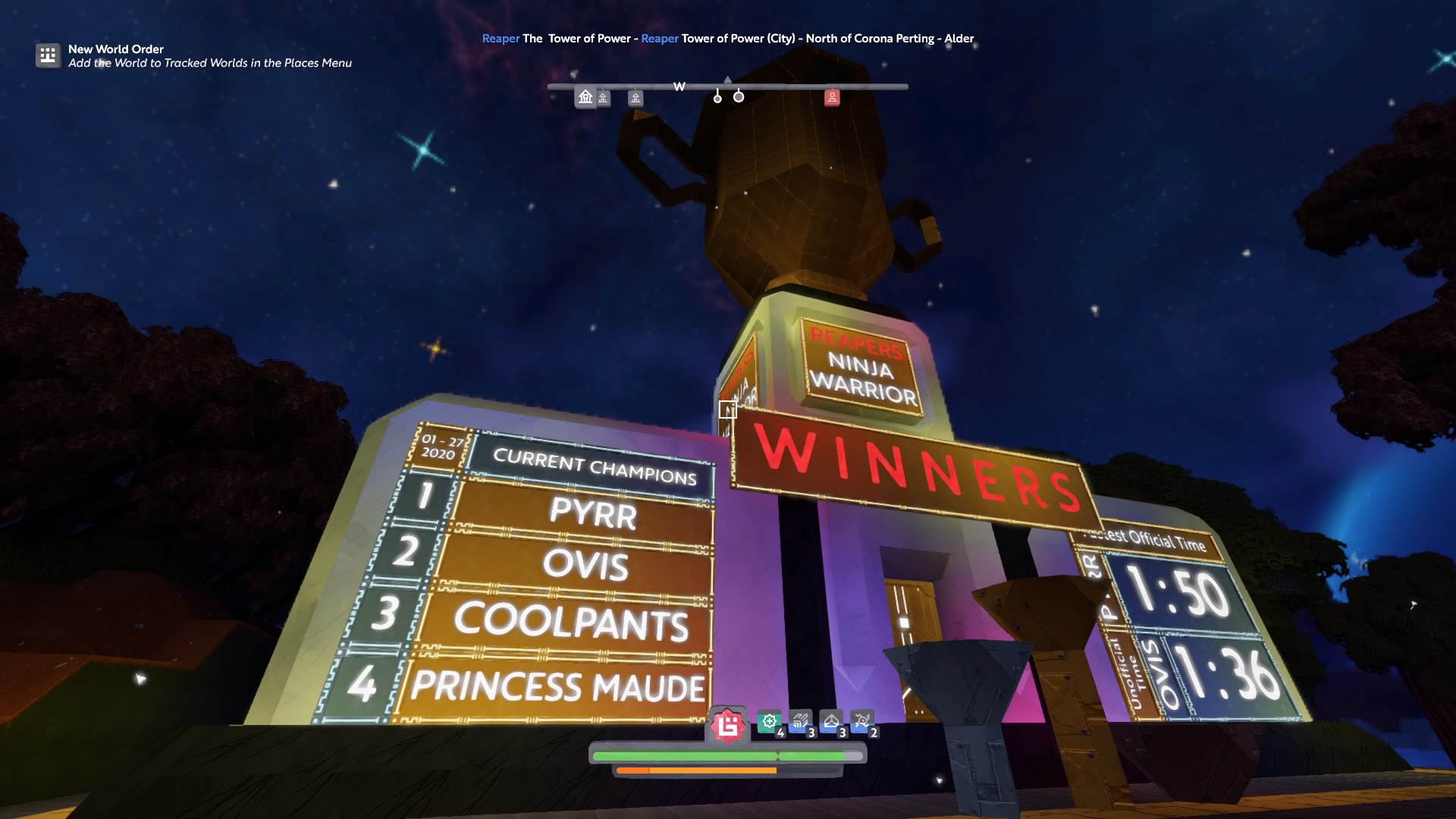Image resolution: width=1456 pixels, height=819 pixels.
Task: Select the cracked-orb buff icon
Action: pos(862,722)
